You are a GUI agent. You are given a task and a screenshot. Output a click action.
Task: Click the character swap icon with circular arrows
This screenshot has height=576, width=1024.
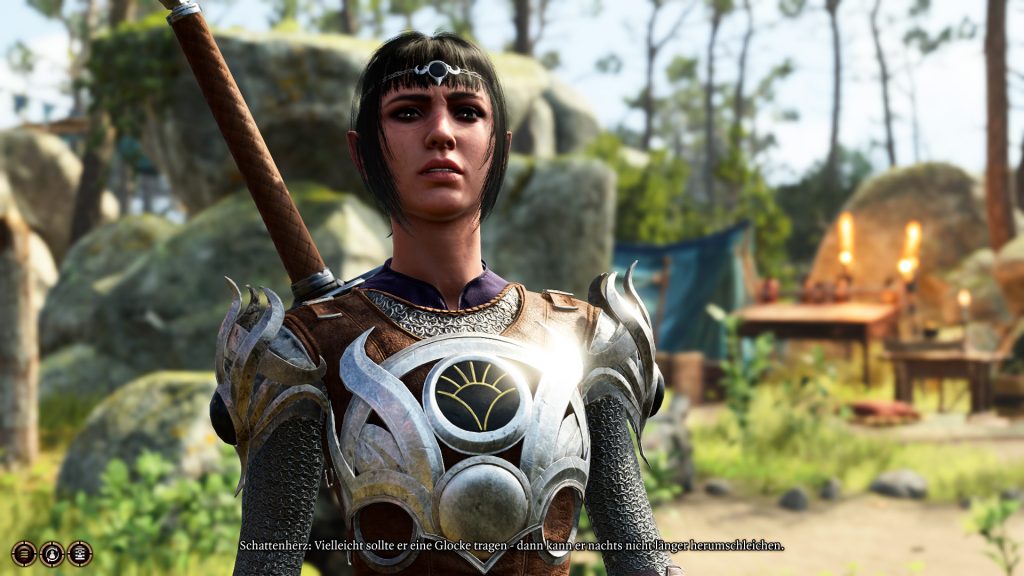coord(52,554)
